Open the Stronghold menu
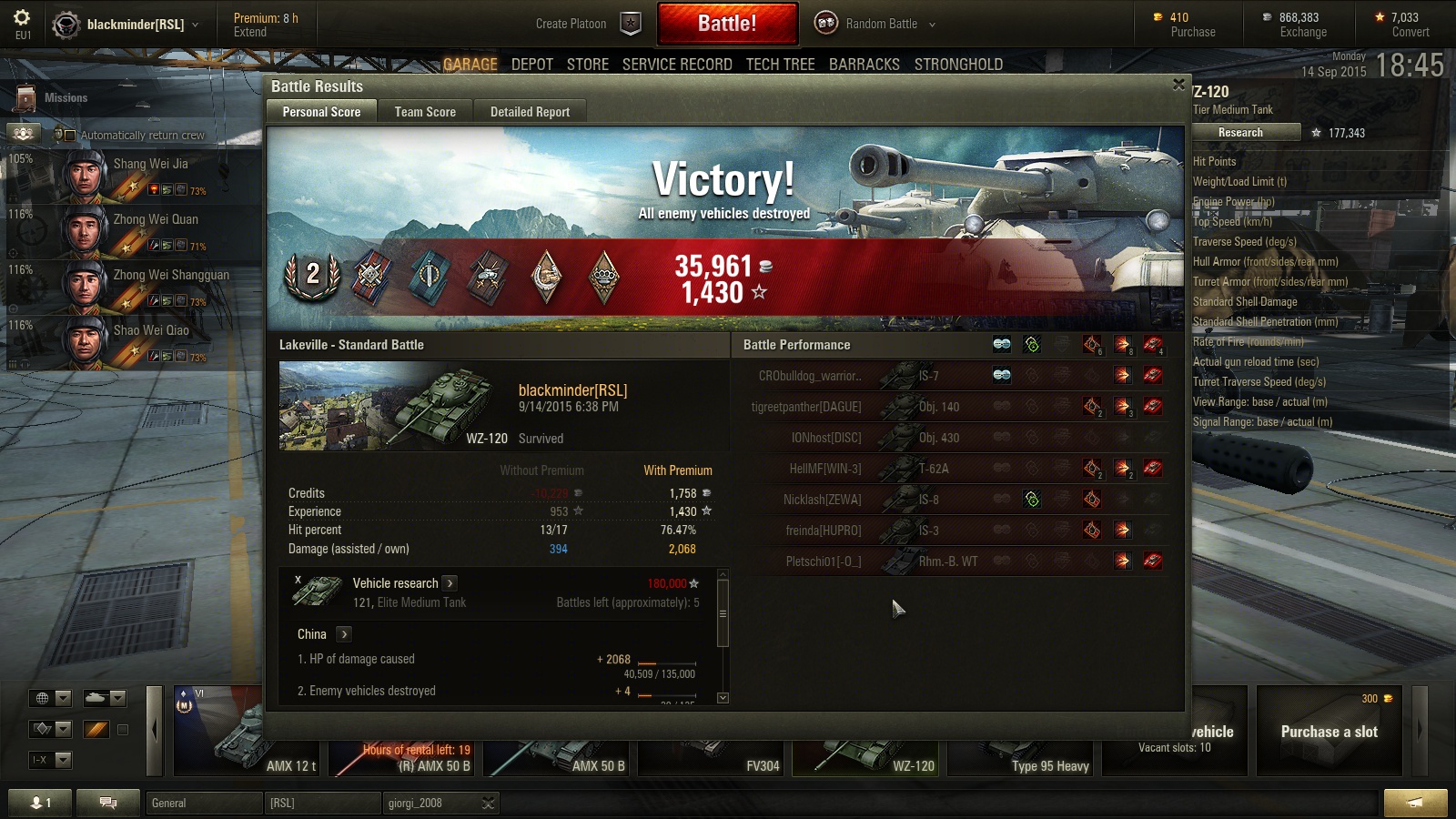Image resolution: width=1456 pixels, height=819 pixels. pyautogui.click(x=958, y=65)
